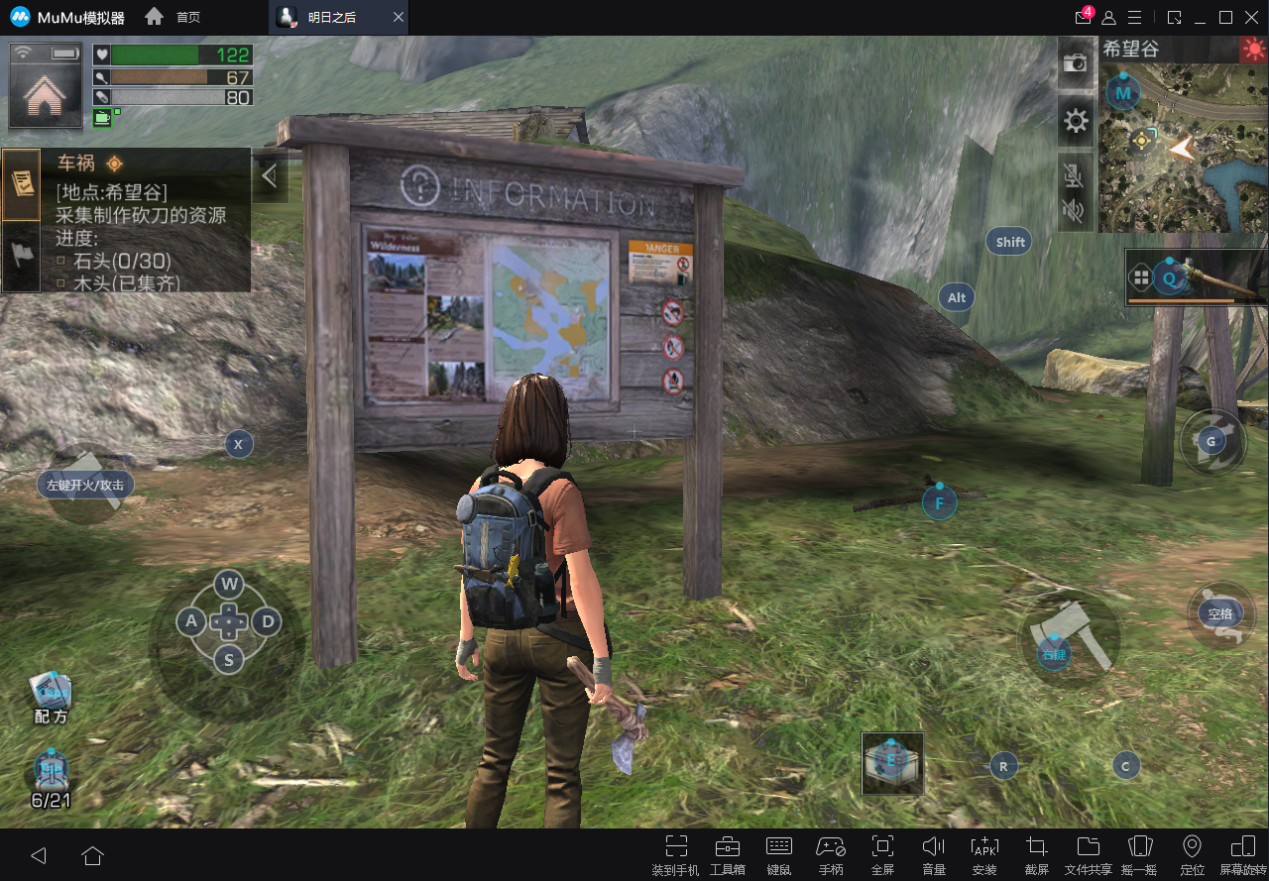
Task: Open the crate build icon
Action: coord(892,763)
